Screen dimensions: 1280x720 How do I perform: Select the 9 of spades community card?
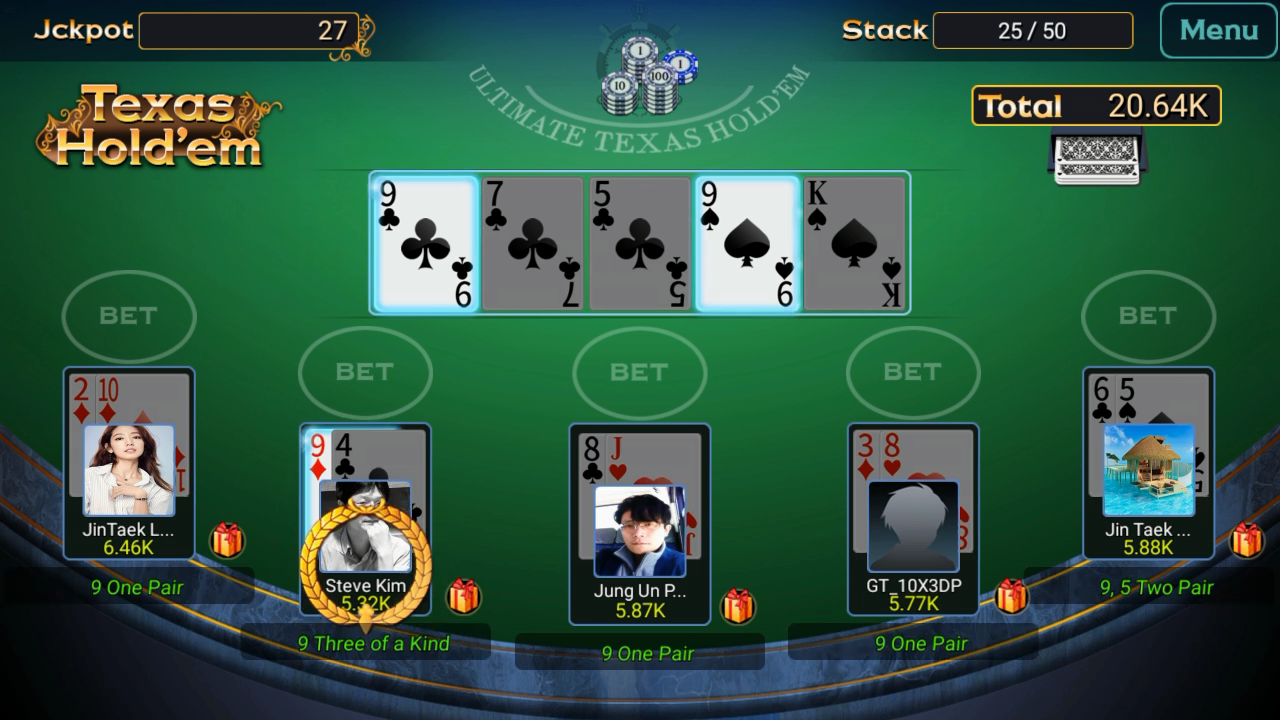click(x=747, y=242)
